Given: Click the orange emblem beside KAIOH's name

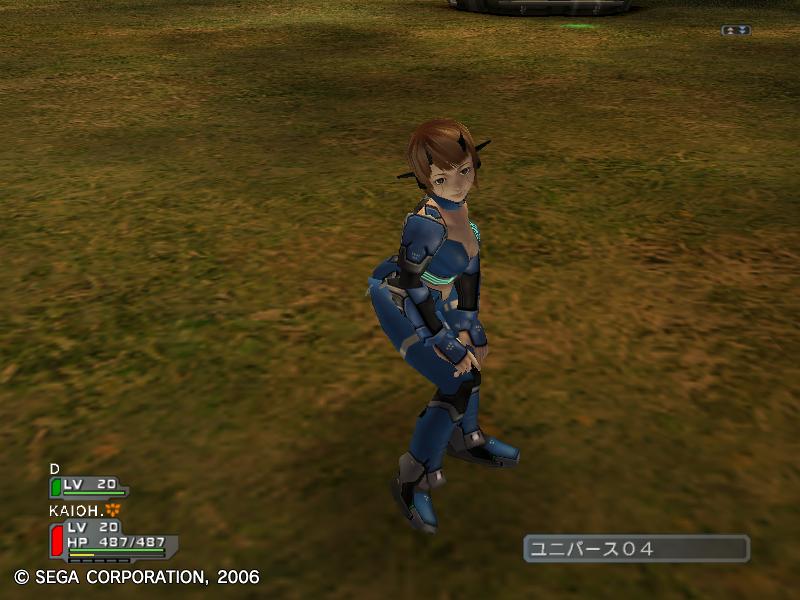Looking at the screenshot, I should (x=112, y=510).
